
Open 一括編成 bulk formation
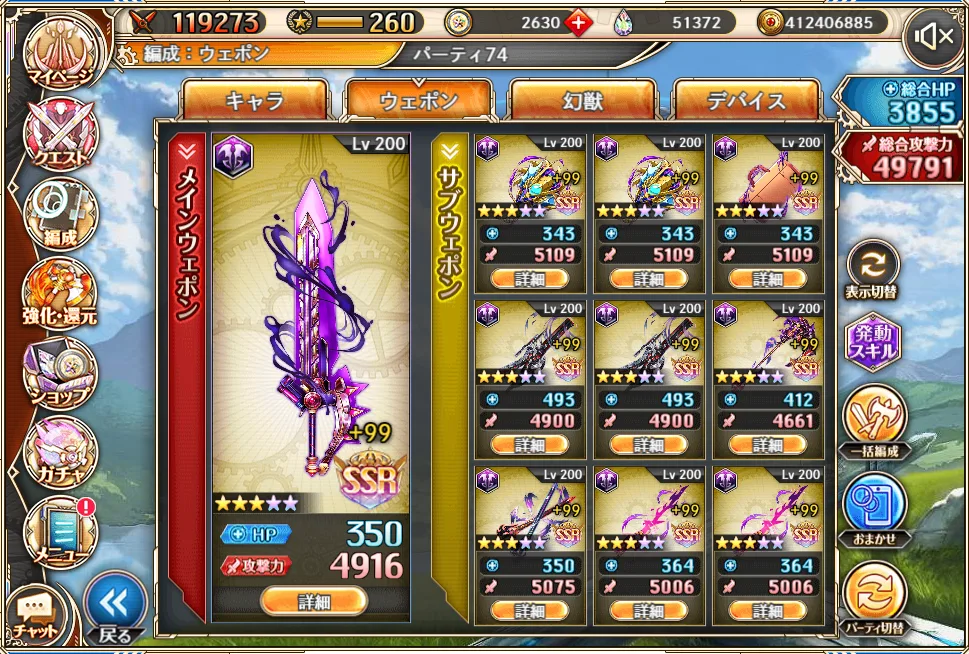(873, 420)
